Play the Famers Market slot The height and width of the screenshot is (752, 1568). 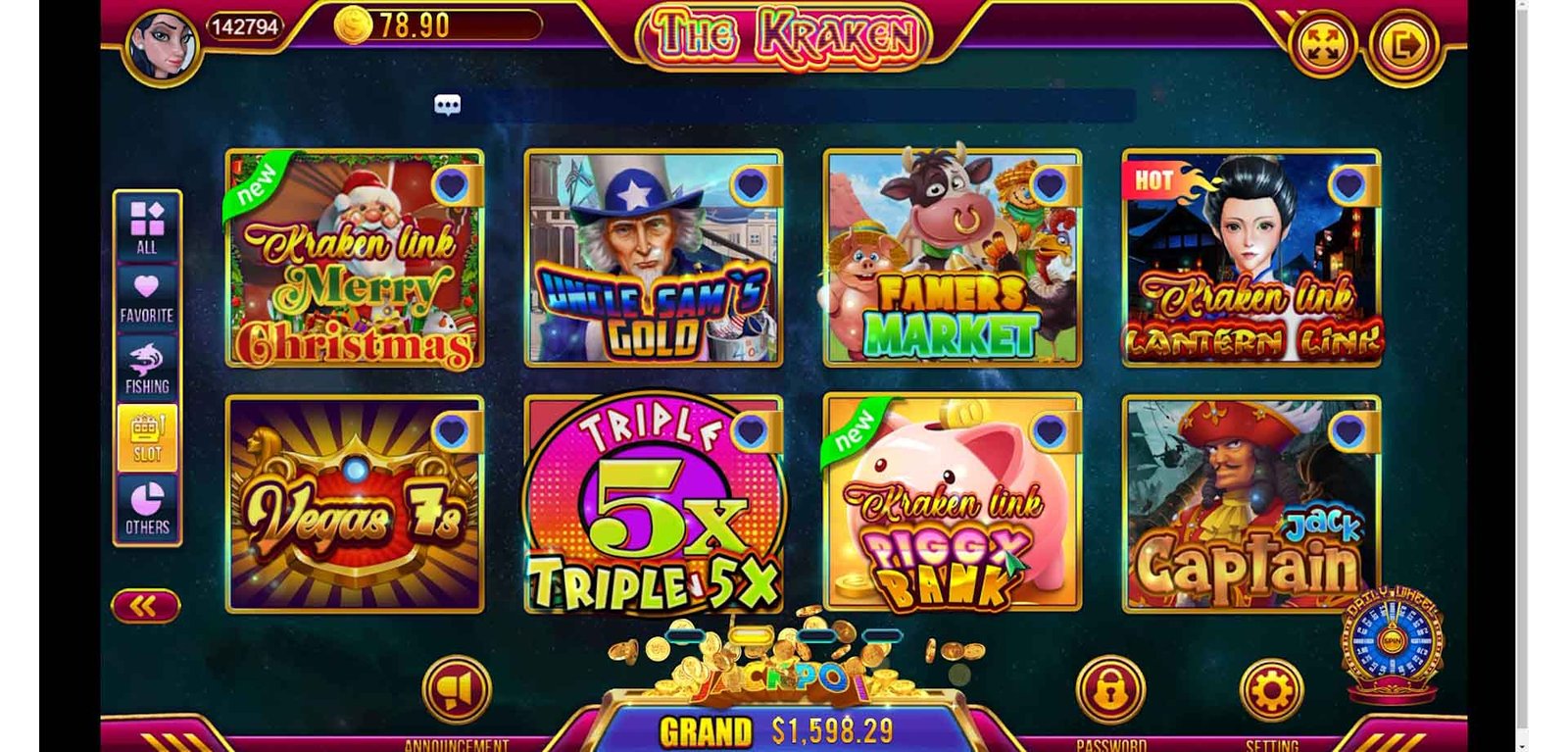pos(952,259)
